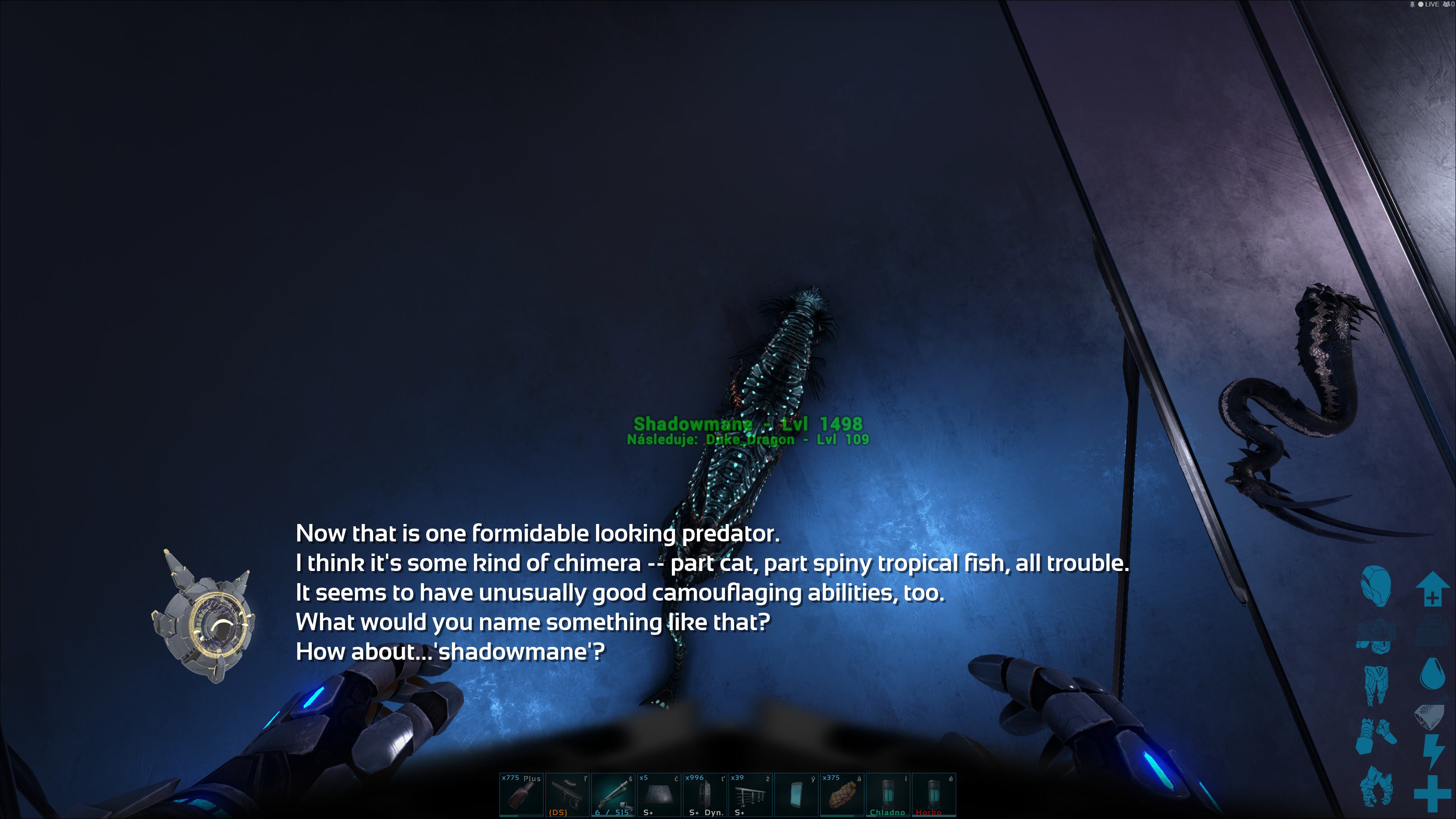Viewport: 1456px width, 819px height.
Task: Pick the S+ railing hotbar slot
Action: click(750, 795)
